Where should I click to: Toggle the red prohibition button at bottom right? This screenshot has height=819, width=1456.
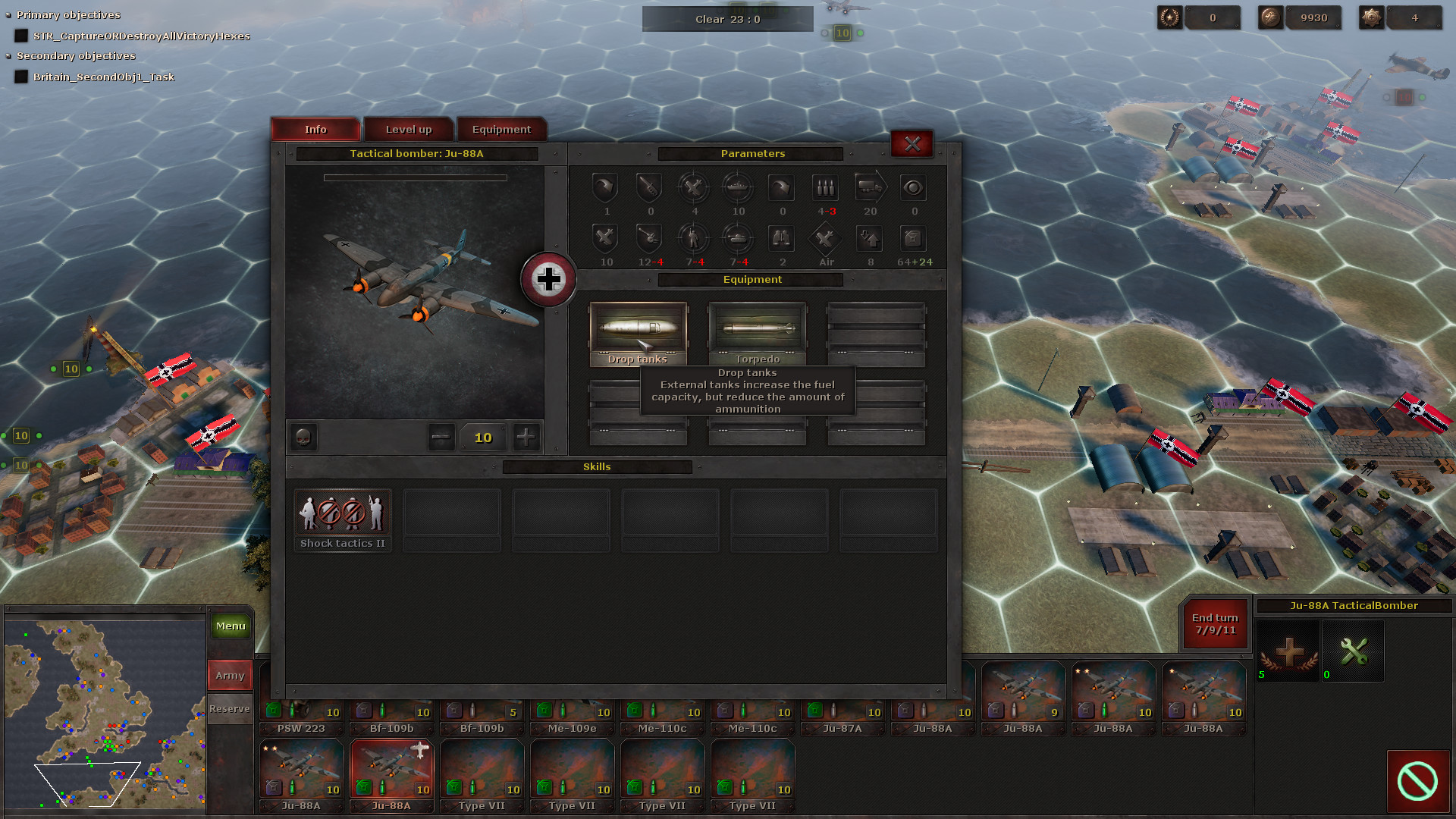(x=1417, y=780)
